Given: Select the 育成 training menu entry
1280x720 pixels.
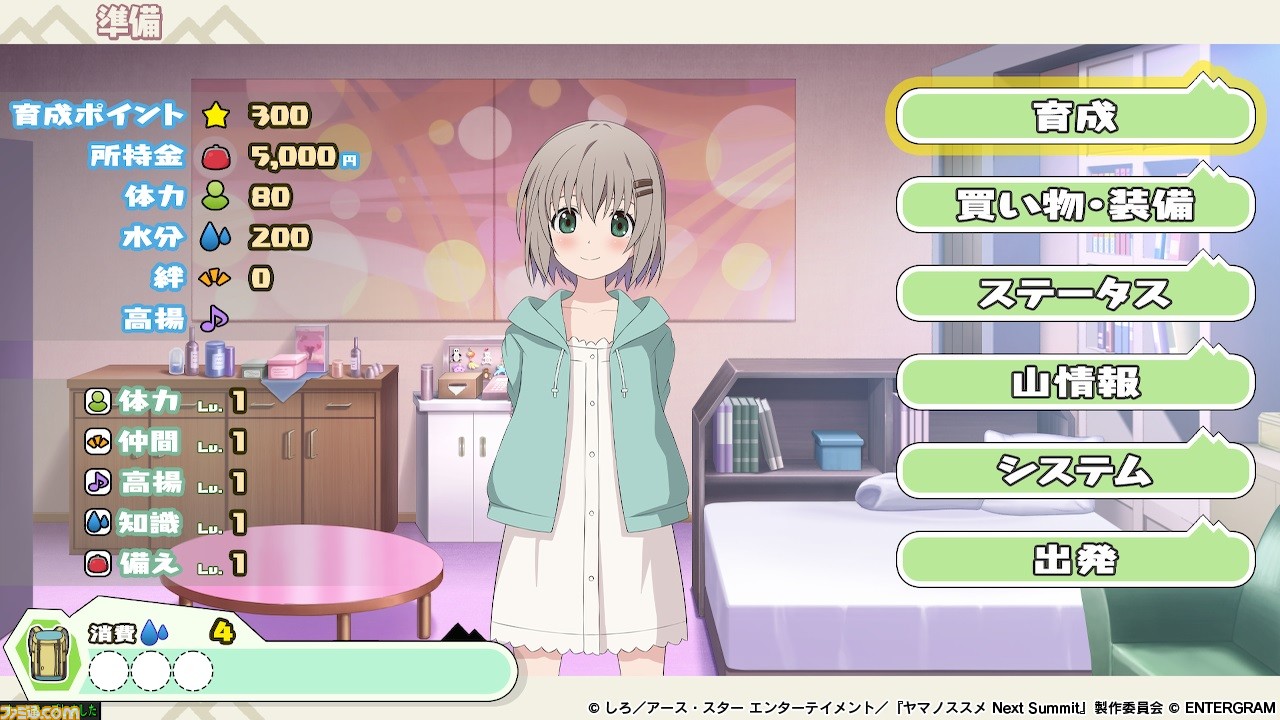Looking at the screenshot, I should (1075, 118).
